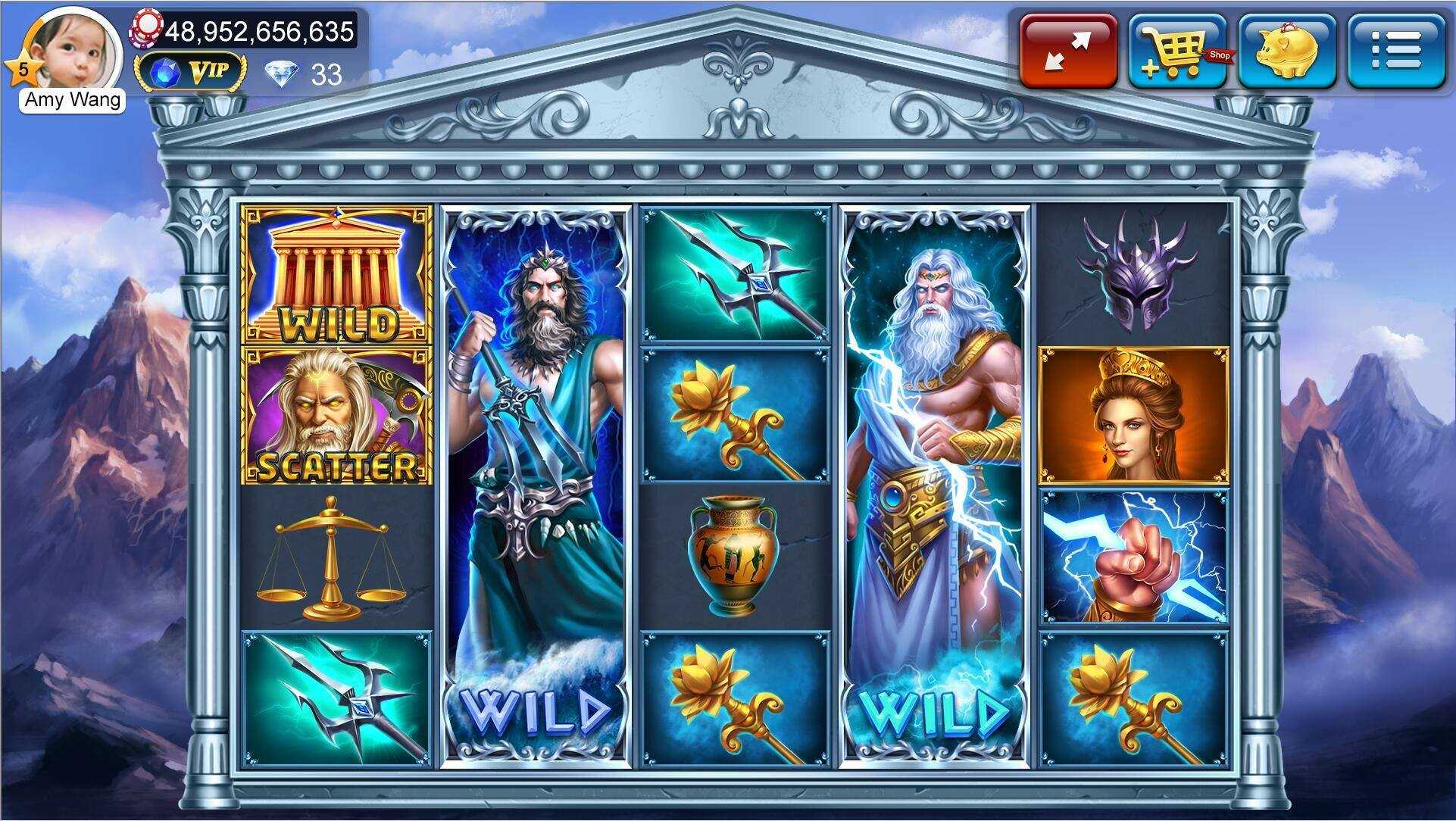Open the shopping cart Shop
Viewport: 1456px width, 821px height.
point(1177,52)
